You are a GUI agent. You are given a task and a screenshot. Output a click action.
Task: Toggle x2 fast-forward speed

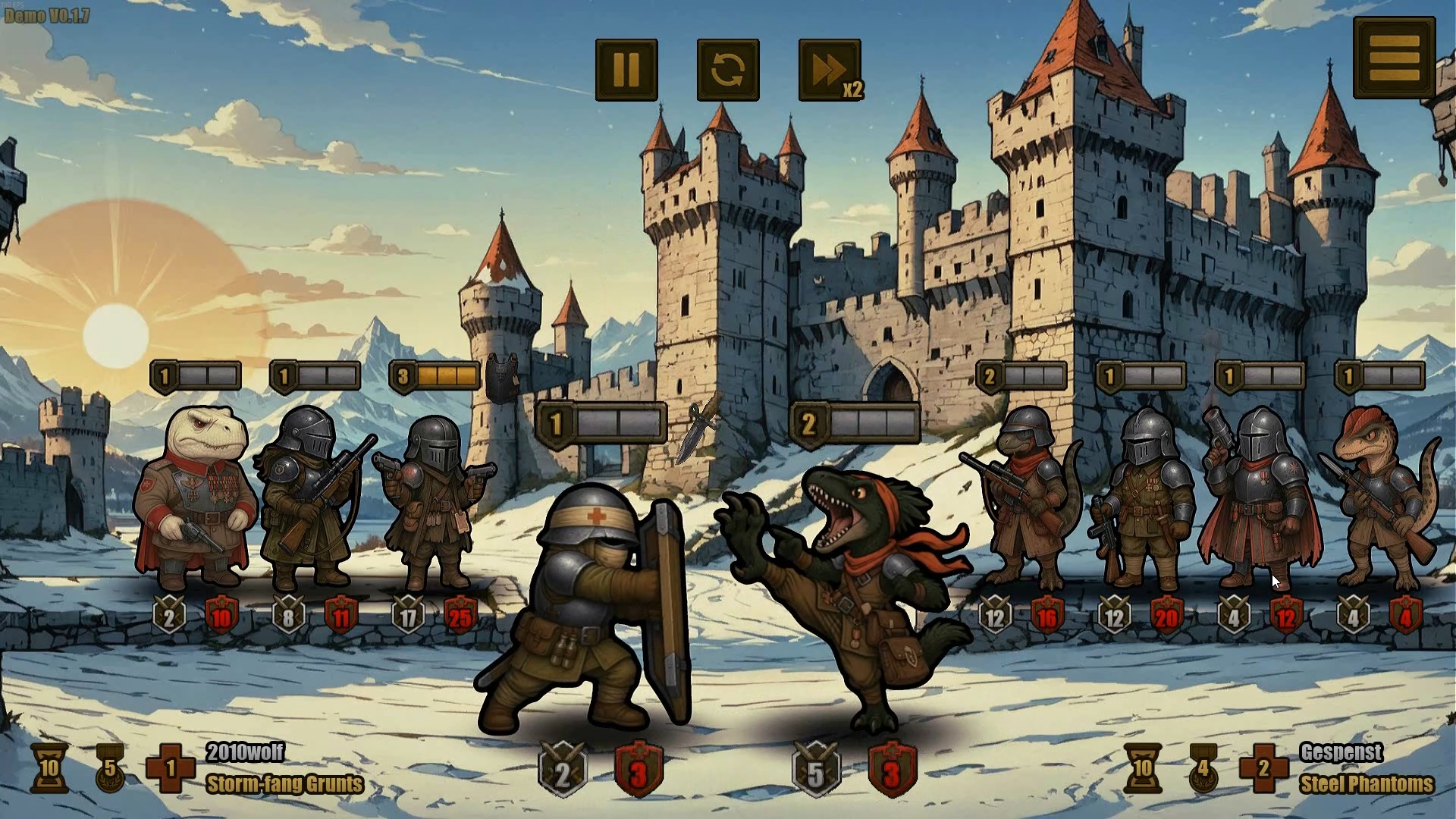pos(830,70)
